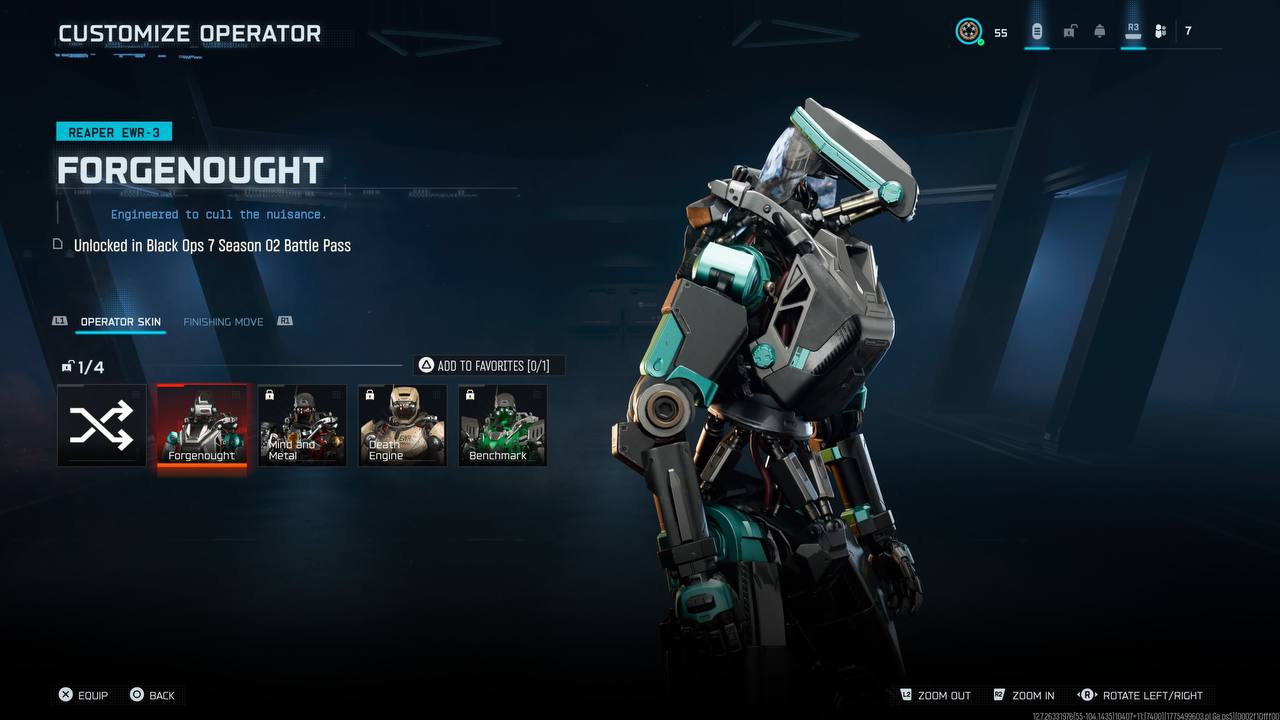The width and height of the screenshot is (1280, 720).
Task: Open the capsule-shaped menu icon
Action: [x=1037, y=31]
